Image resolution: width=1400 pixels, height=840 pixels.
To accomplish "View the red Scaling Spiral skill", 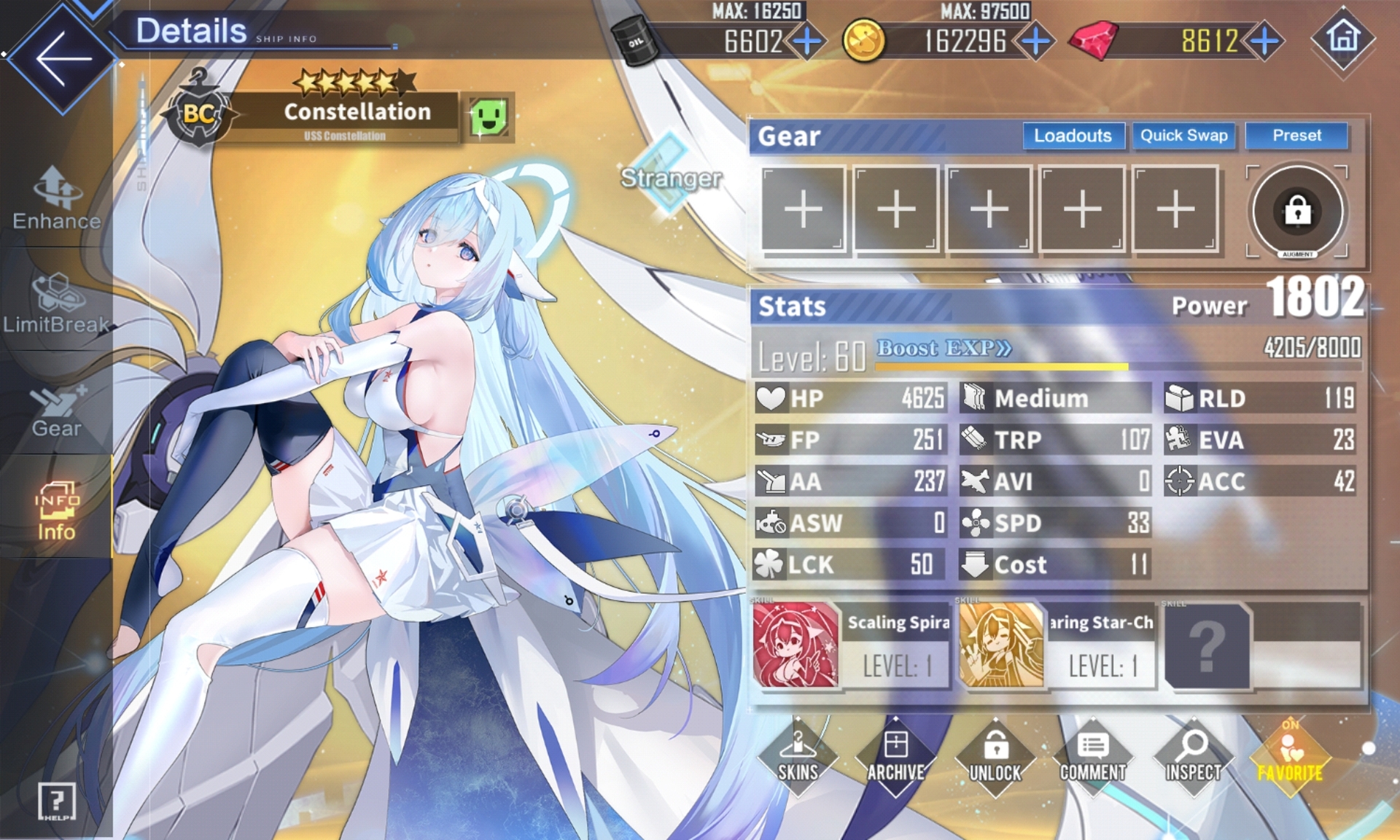I will [796, 645].
